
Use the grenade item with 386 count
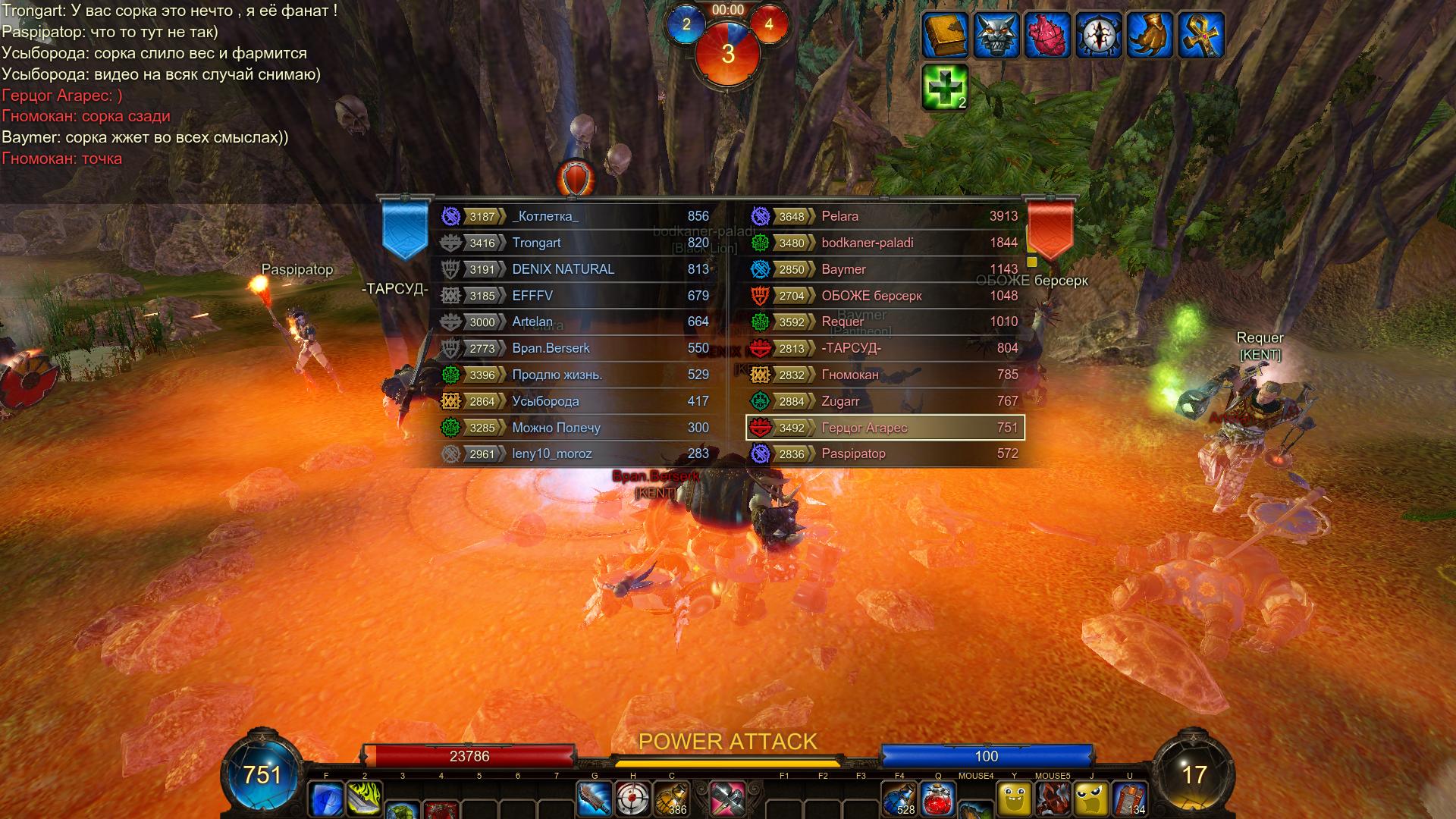point(671,799)
